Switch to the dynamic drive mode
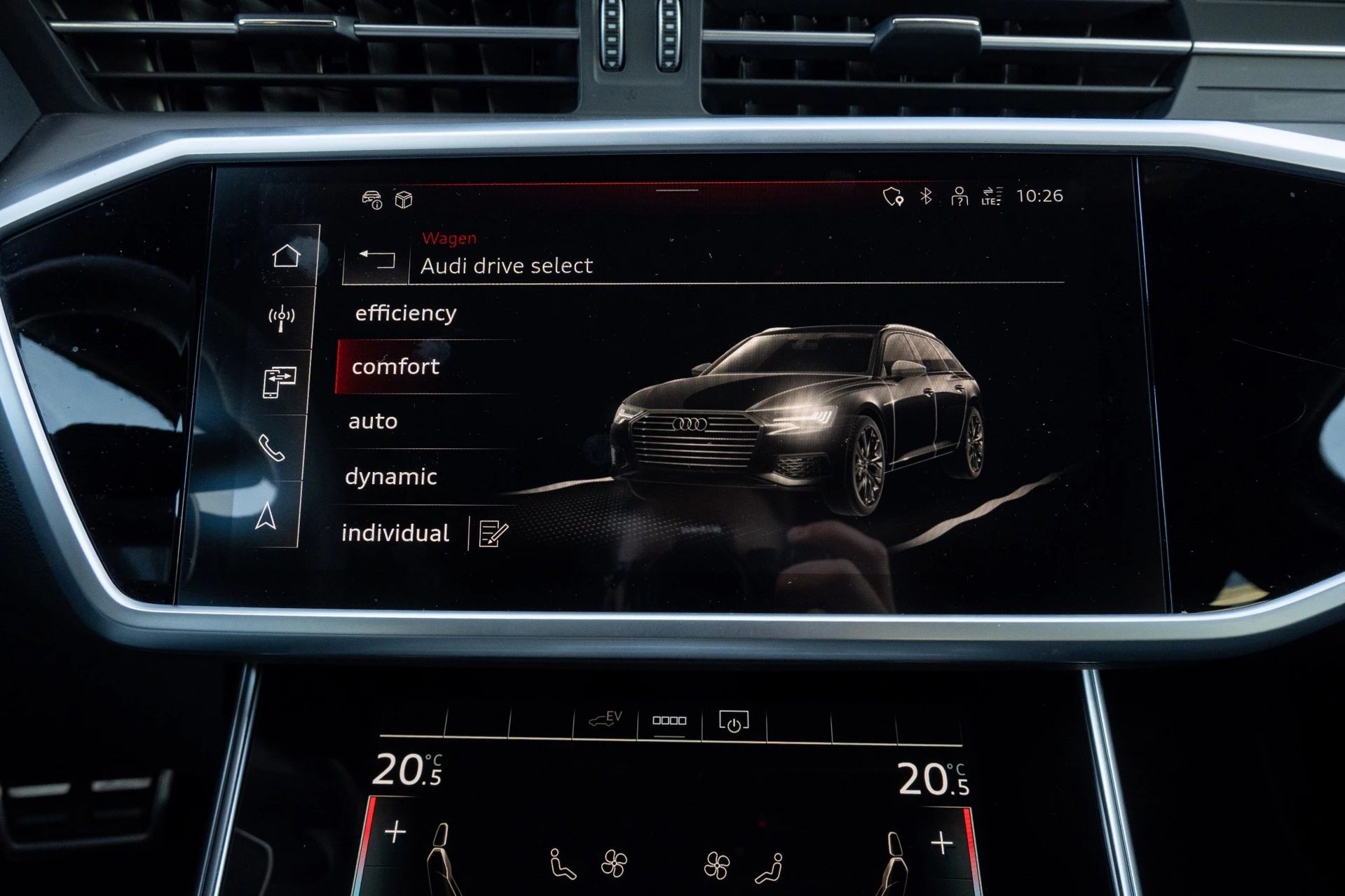1345x896 pixels. (390, 477)
